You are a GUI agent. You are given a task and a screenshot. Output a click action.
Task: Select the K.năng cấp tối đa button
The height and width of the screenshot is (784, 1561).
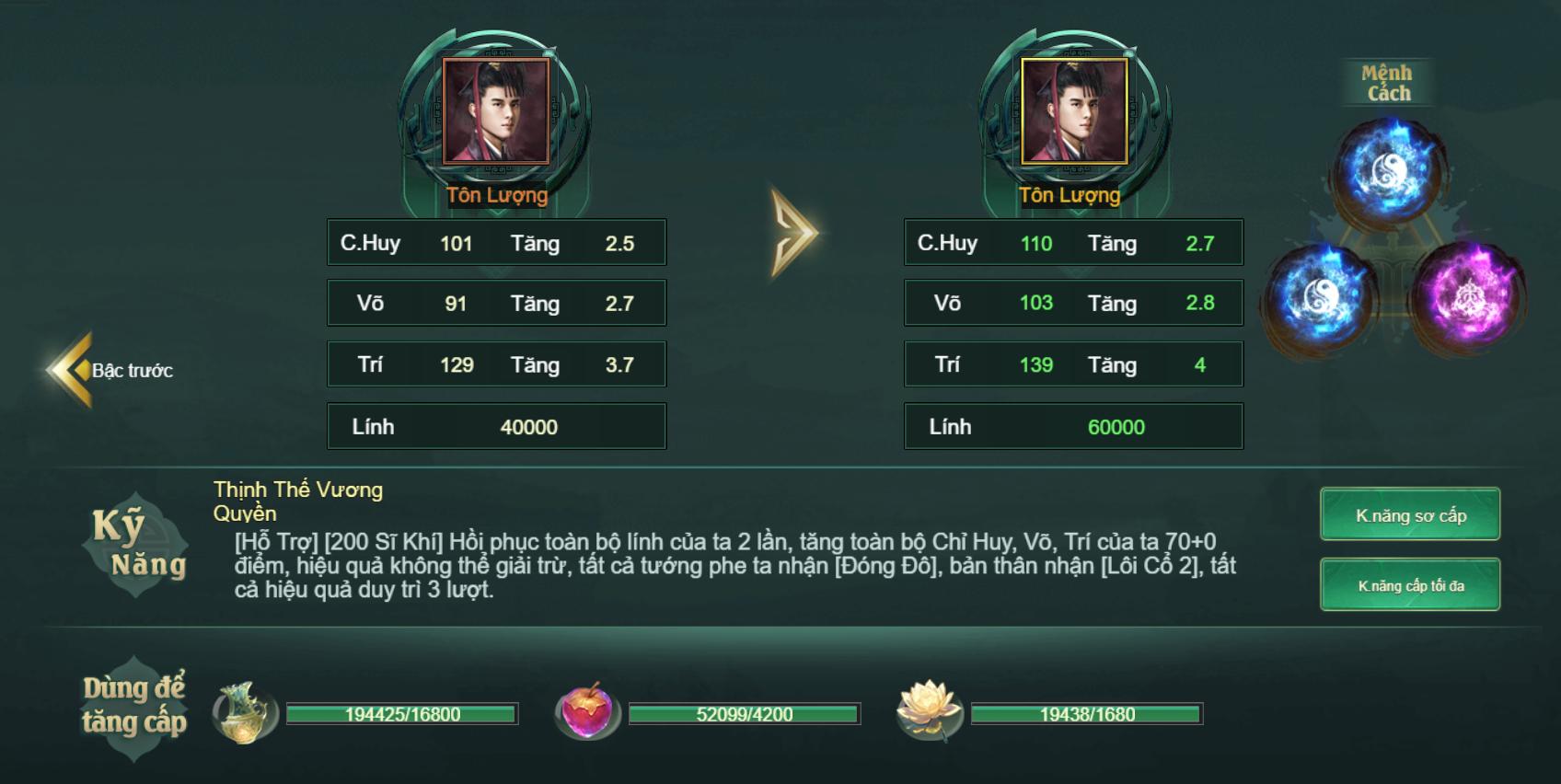[1409, 585]
